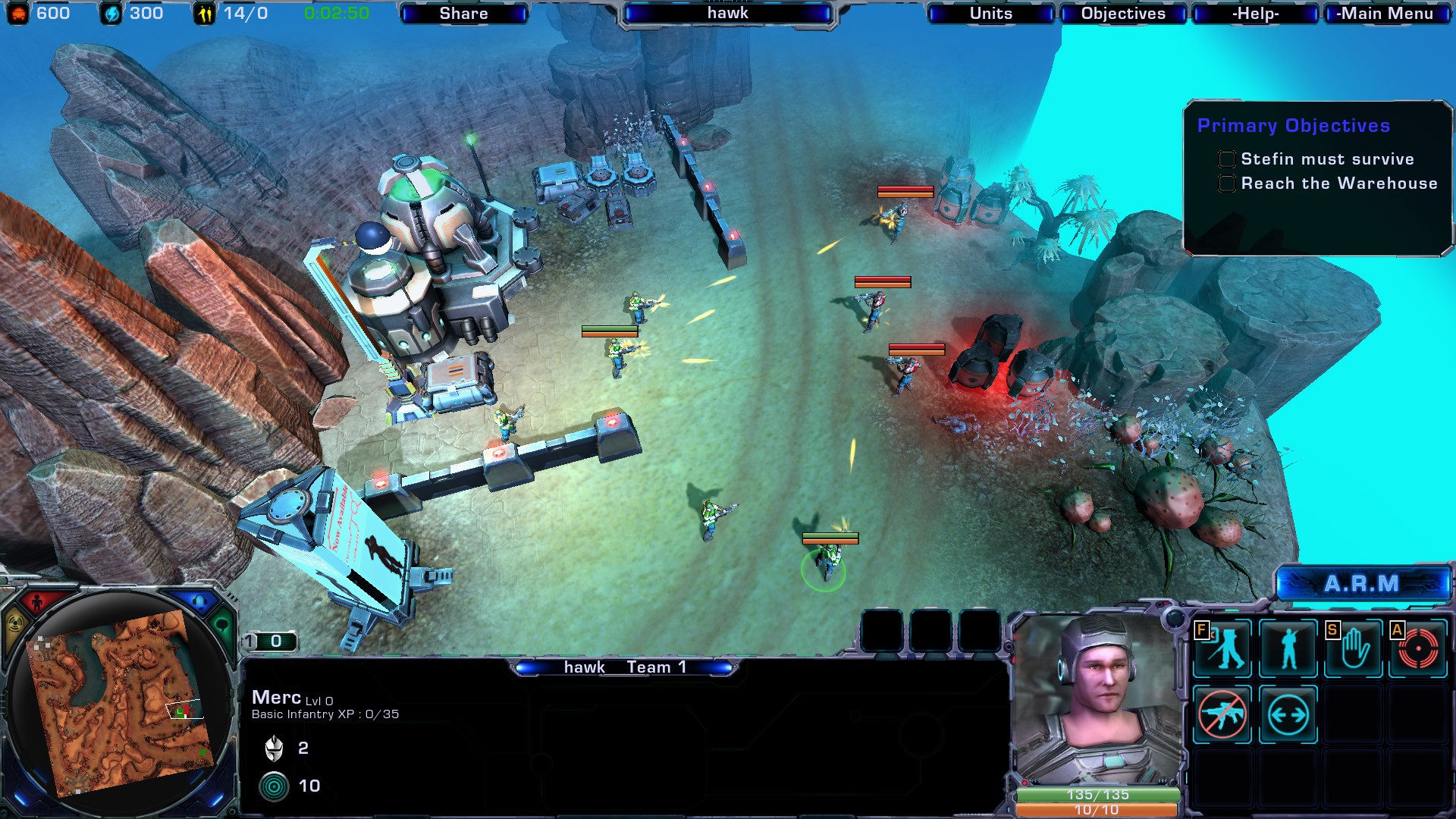Open chat with the green speech bubble

click(x=222, y=626)
